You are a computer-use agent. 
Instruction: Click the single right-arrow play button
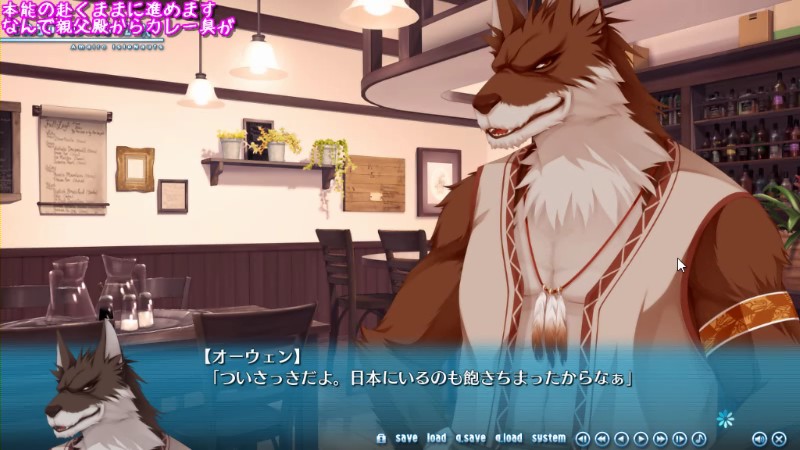(641, 438)
